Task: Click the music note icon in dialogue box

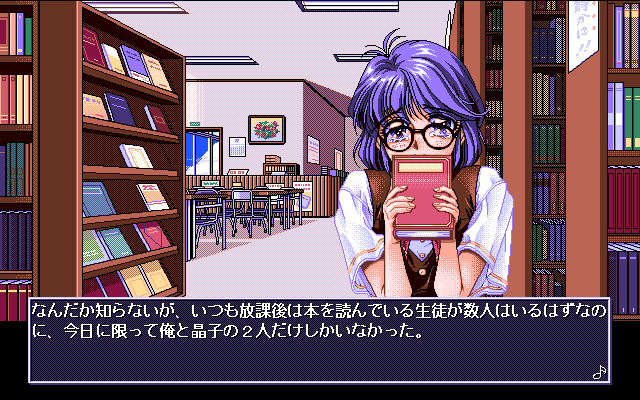Action: pyautogui.click(x=599, y=370)
